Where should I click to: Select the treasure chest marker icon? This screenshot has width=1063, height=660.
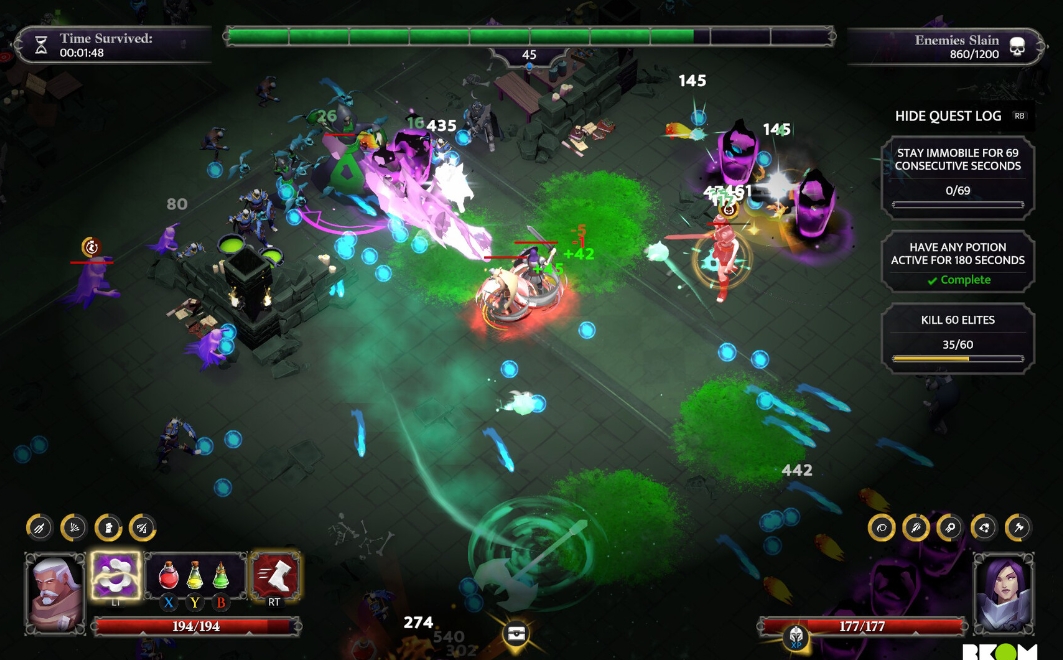coord(516,633)
